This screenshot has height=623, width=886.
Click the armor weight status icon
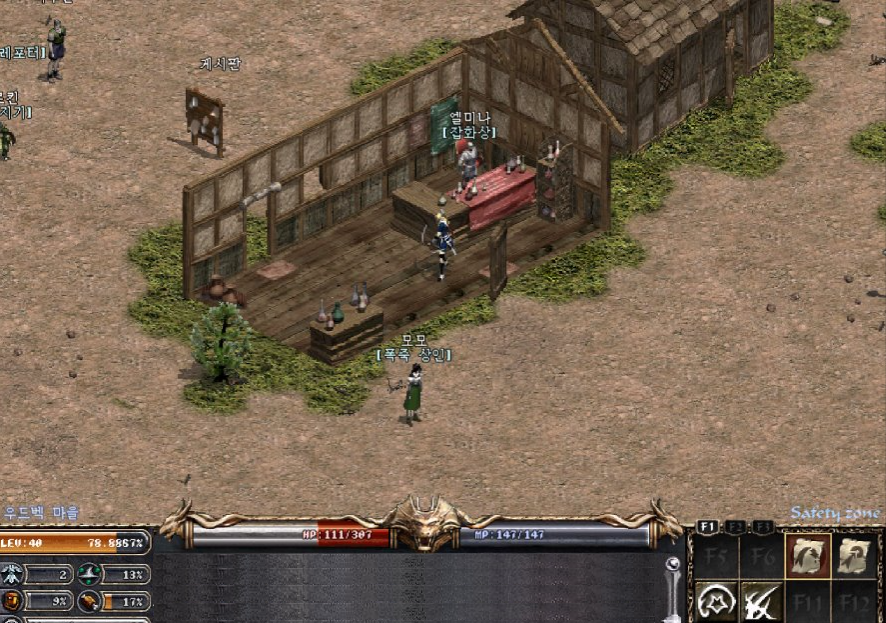tap(12, 602)
